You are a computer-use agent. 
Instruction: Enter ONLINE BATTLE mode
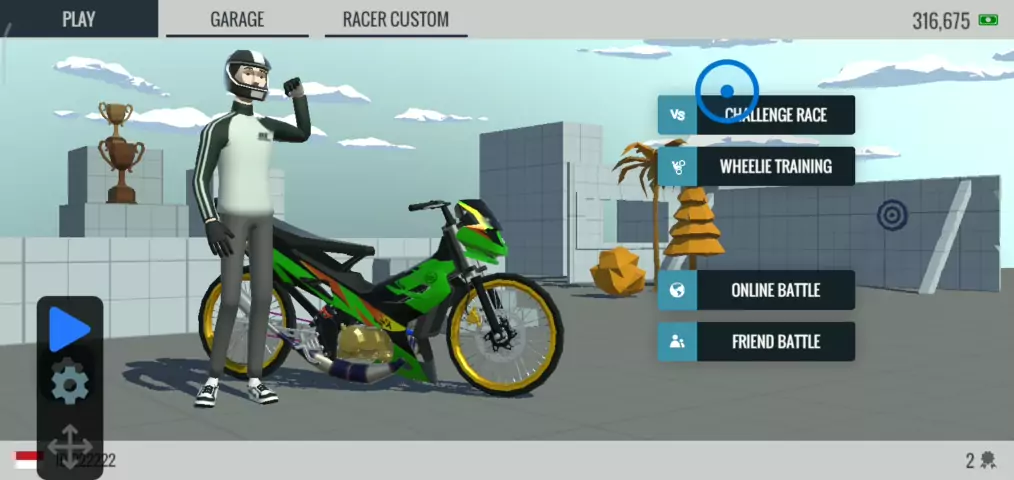point(757,290)
